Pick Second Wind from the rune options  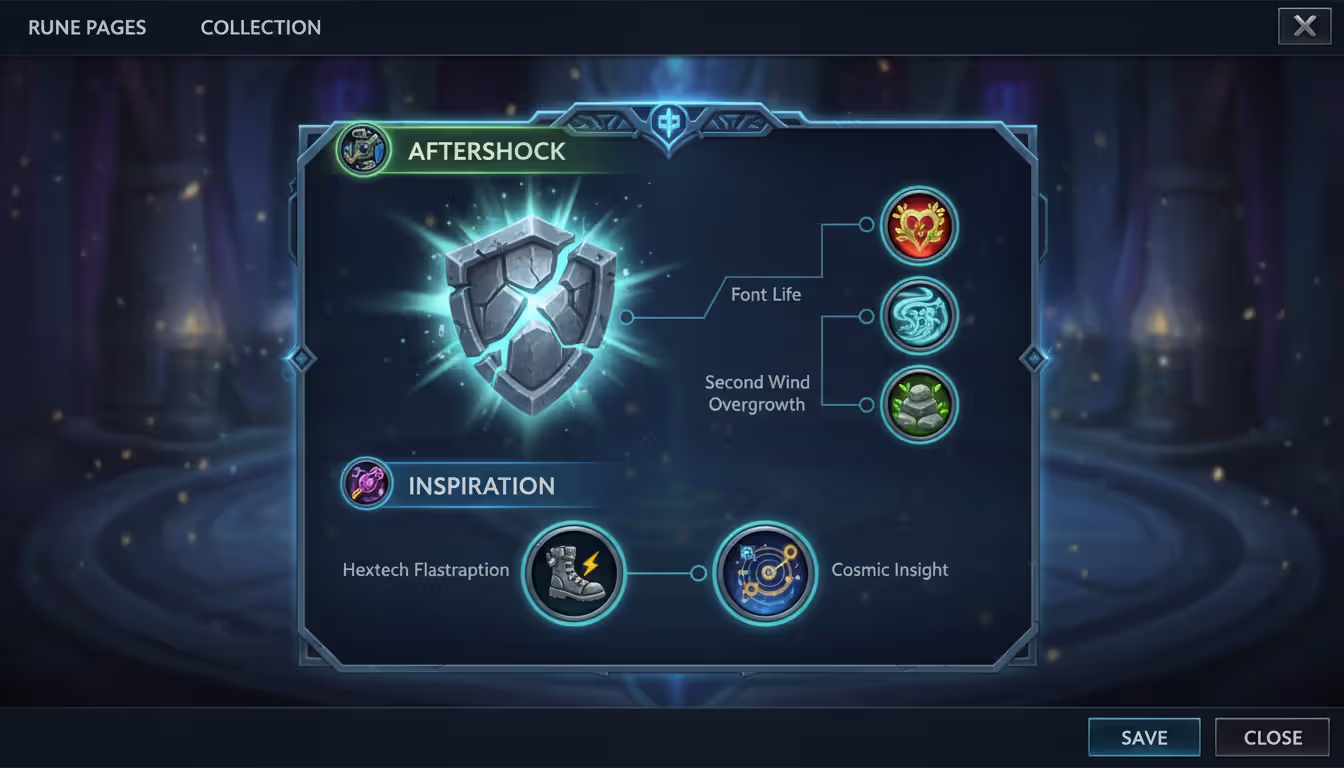pyautogui.click(x=919, y=315)
